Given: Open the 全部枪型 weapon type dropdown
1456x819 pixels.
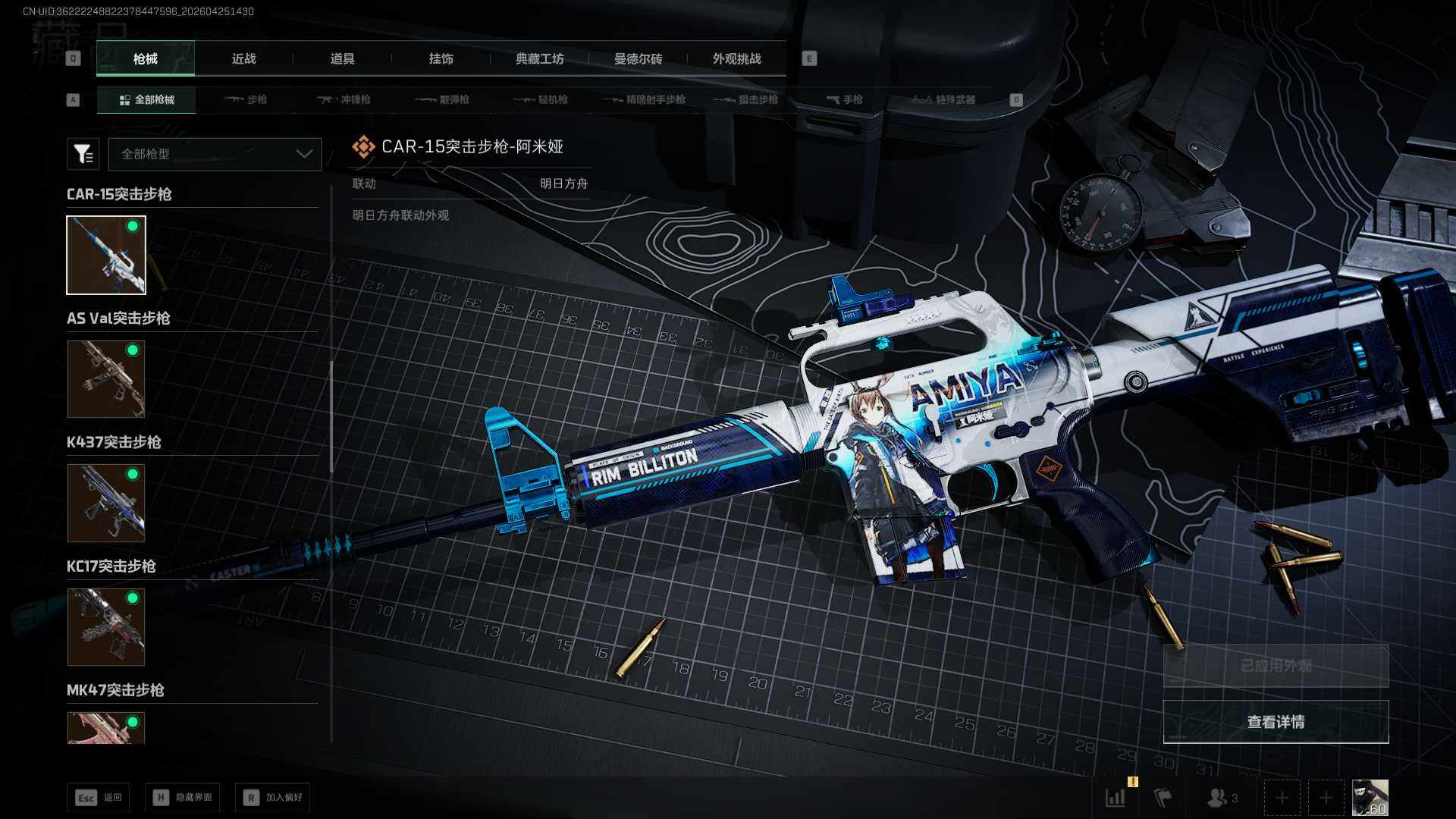Looking at the screenshot, I should tap(215, 154).
